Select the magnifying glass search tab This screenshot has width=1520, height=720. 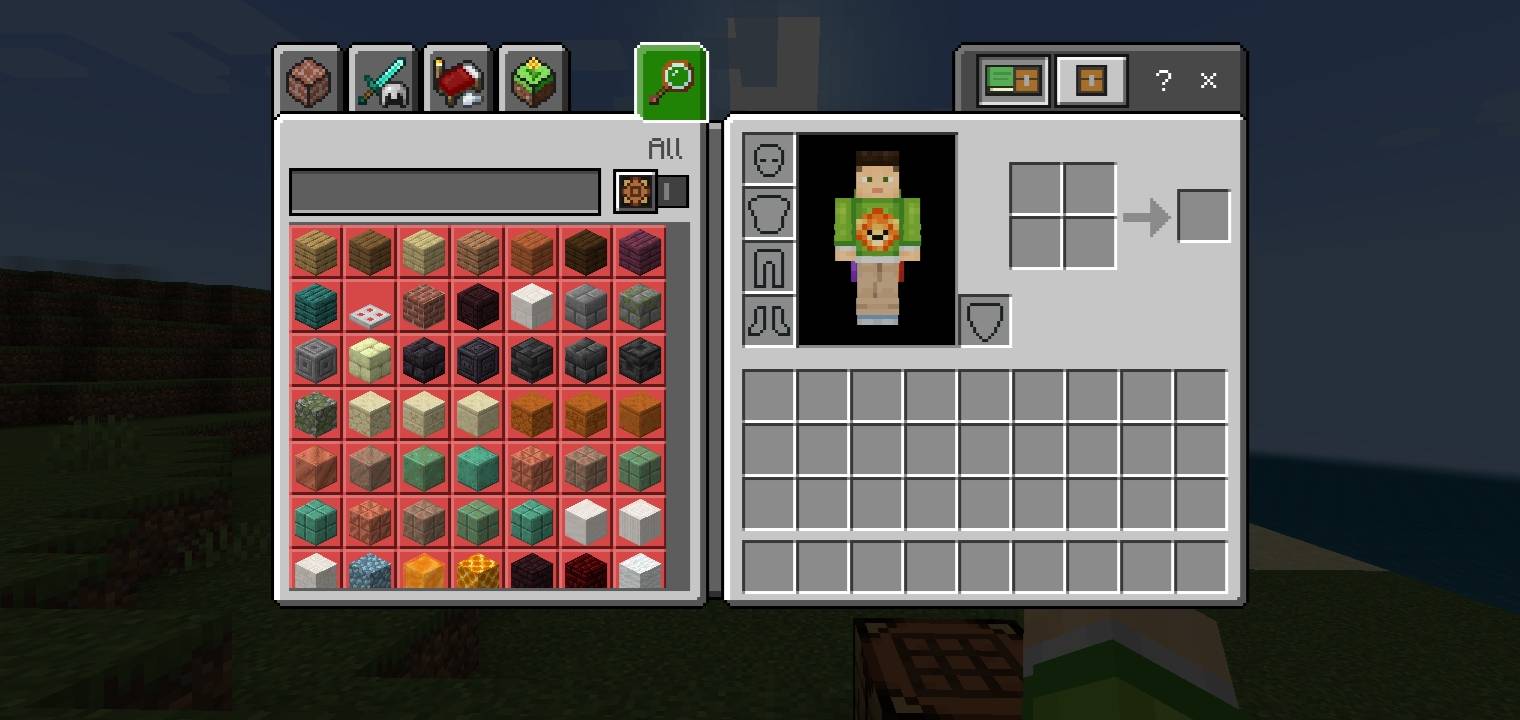pyautogui.click(x=670, y=82)
